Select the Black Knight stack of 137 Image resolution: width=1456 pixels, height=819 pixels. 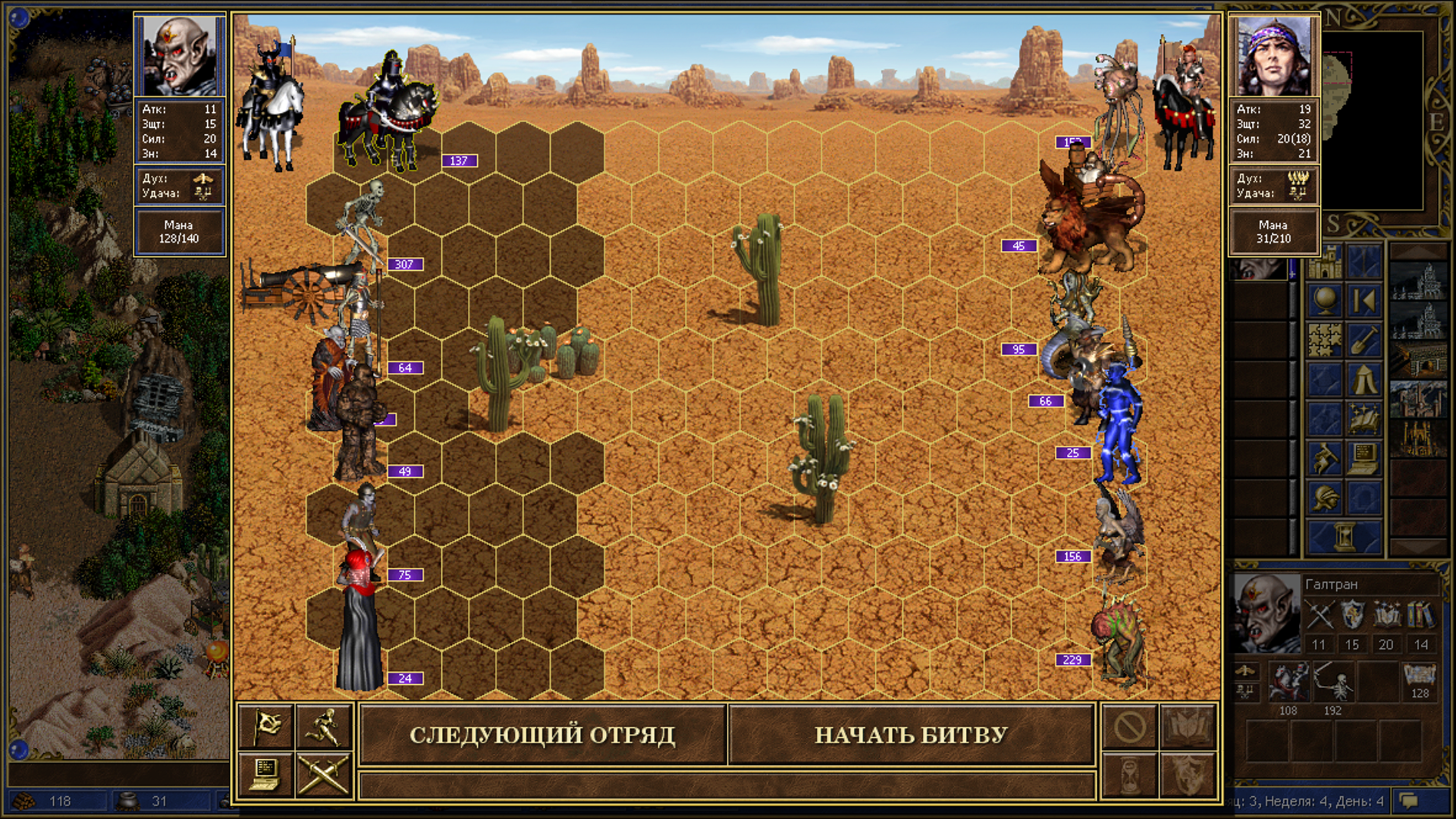pyautogui.click(x=388, y=114)
